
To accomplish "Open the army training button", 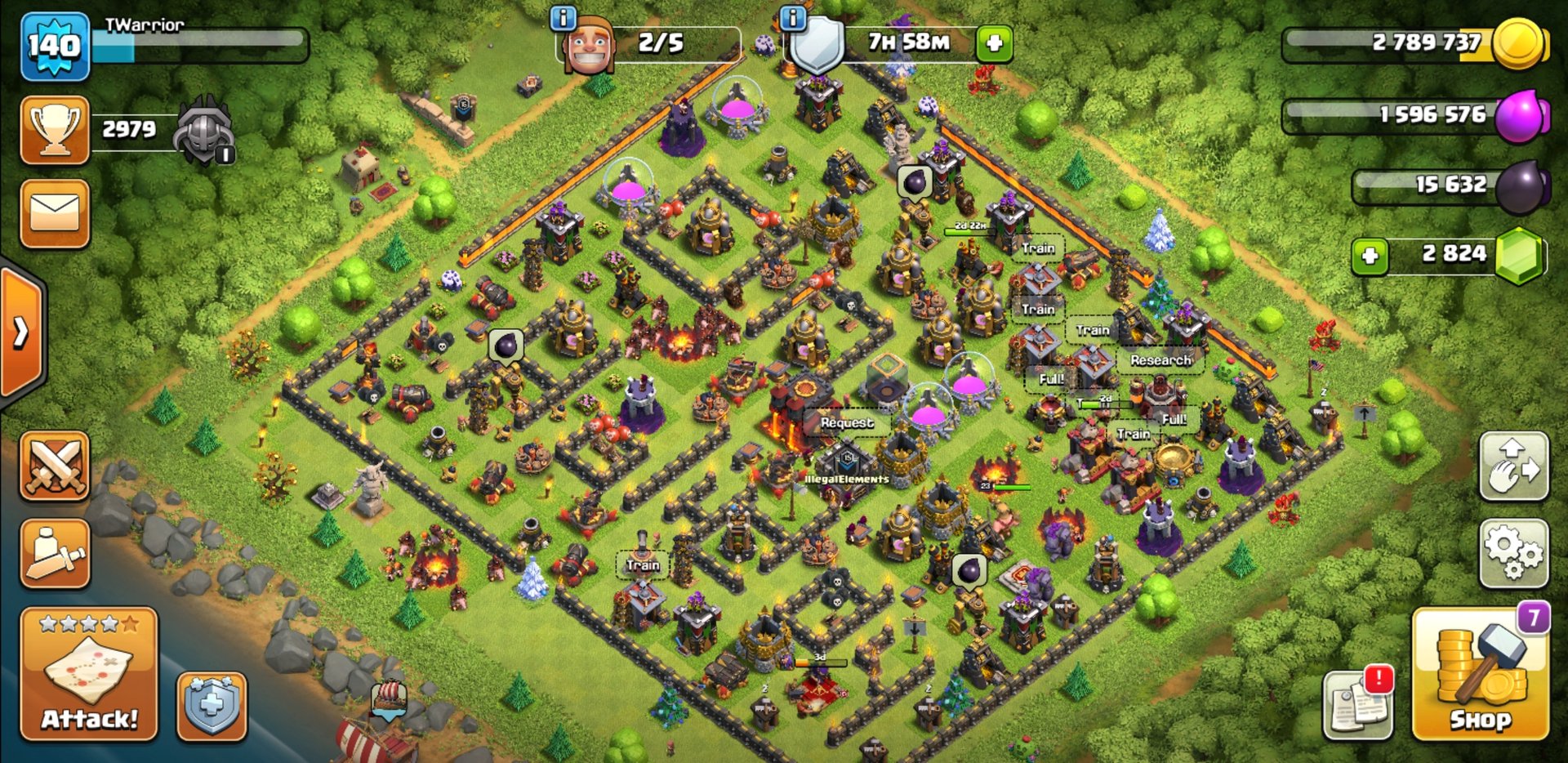I will tap(55, 553).
